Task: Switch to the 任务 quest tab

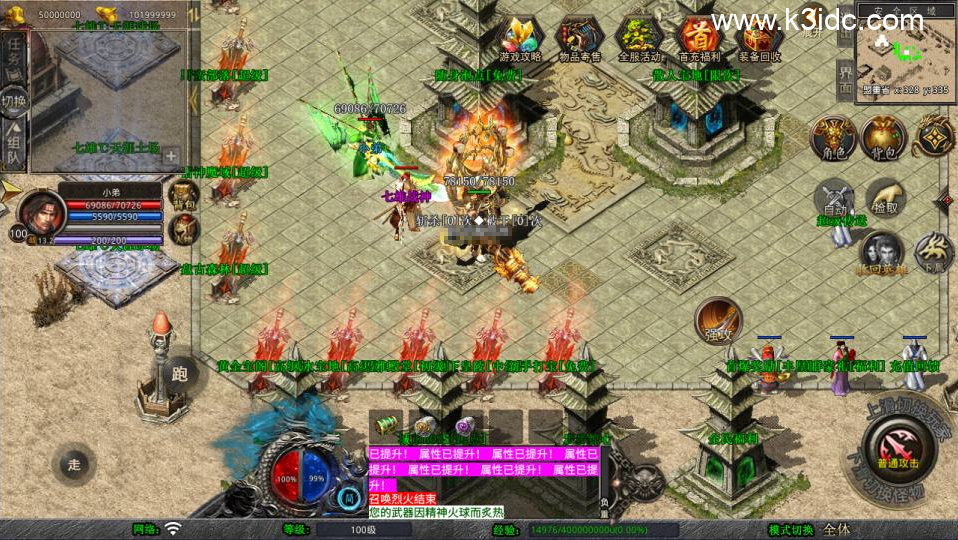Action: tap(14, 57)
